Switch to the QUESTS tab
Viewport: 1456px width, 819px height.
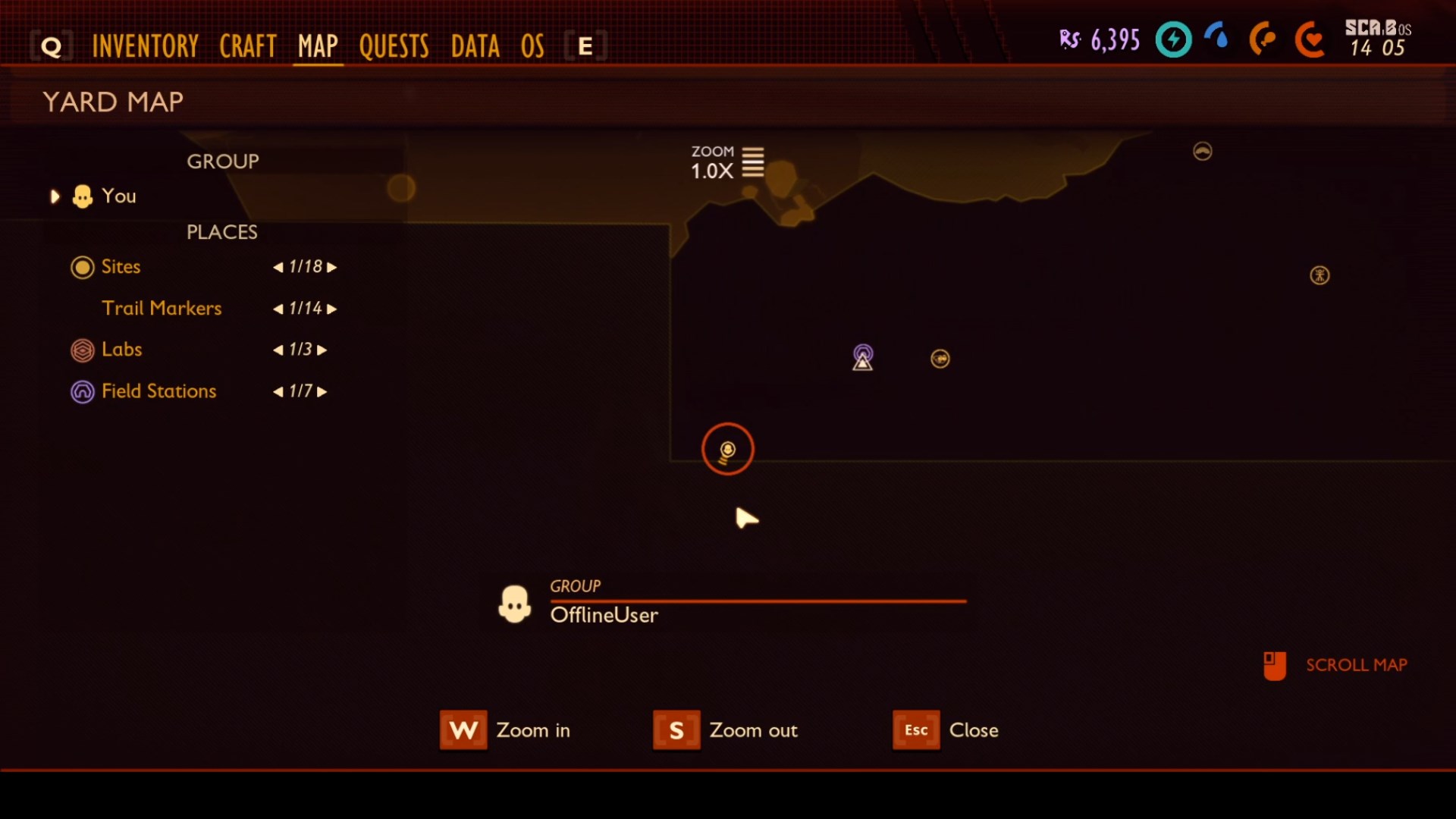pyautogui.click(x=394, y=45)
